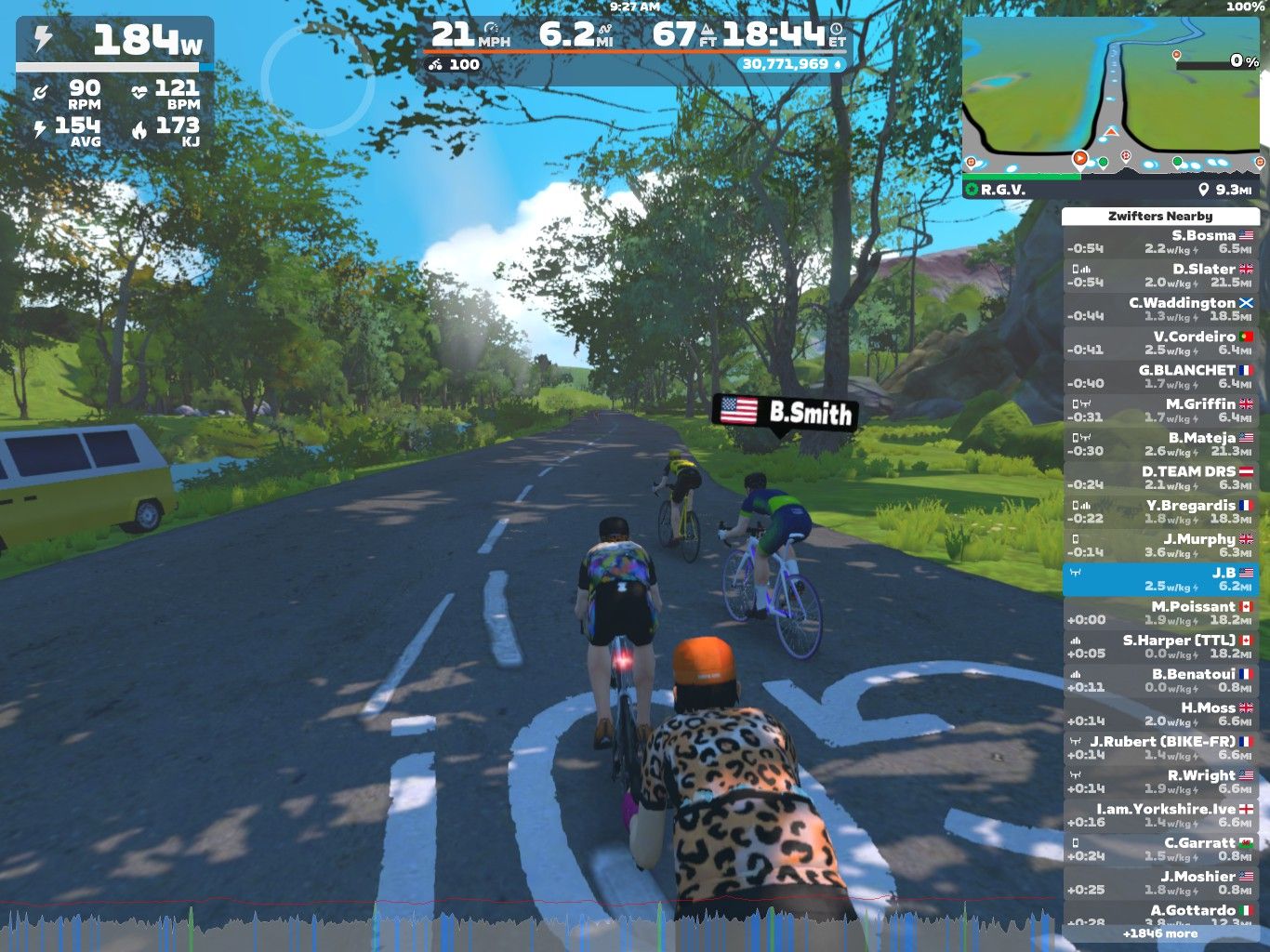This screenshot has width=1270, height=952.
Task: Choose J.Rubert (BIKE-FR) rider row
Action: click(x=1160, y=747)
